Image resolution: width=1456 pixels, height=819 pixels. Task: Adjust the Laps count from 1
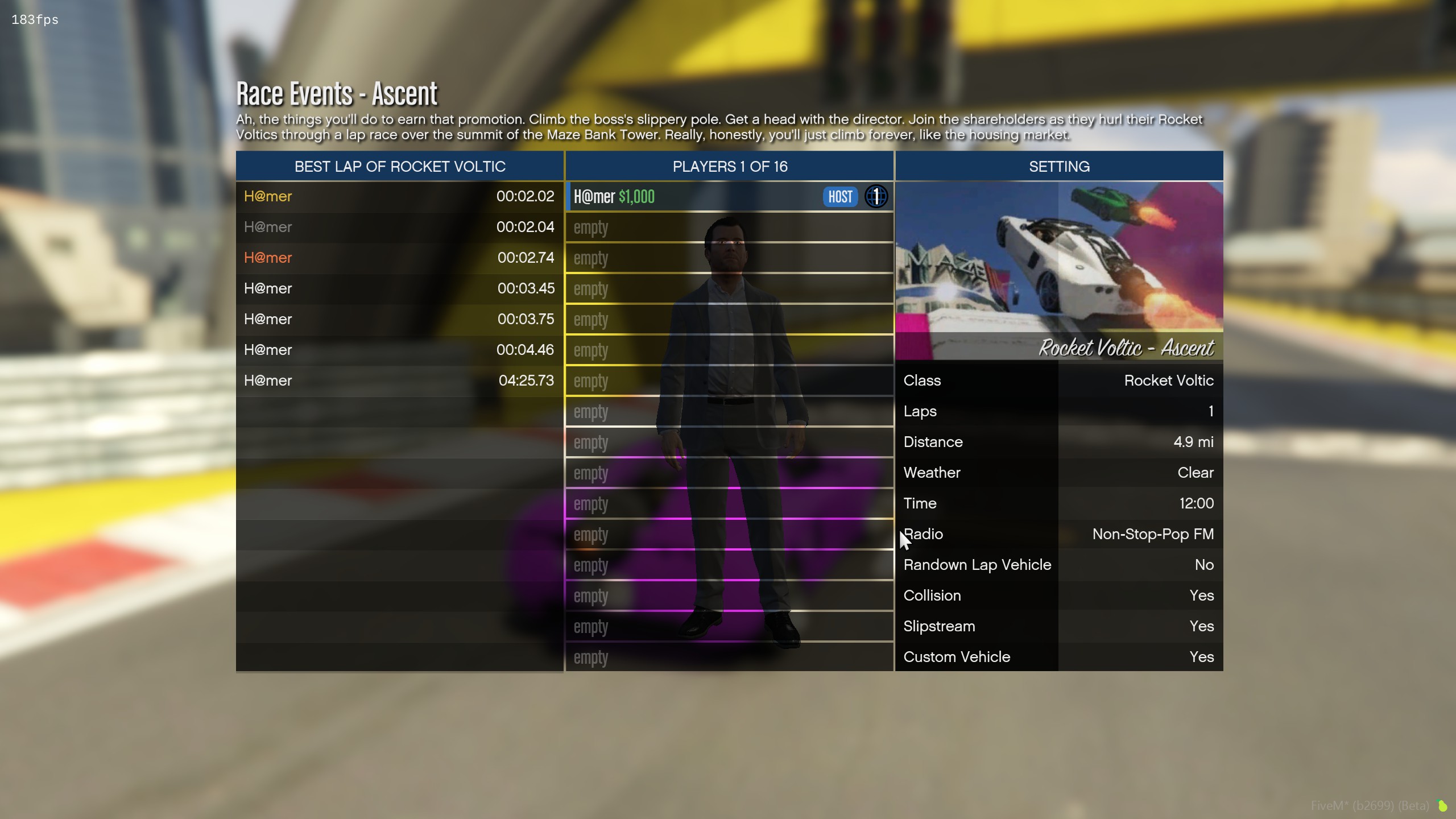(1058, 411)
